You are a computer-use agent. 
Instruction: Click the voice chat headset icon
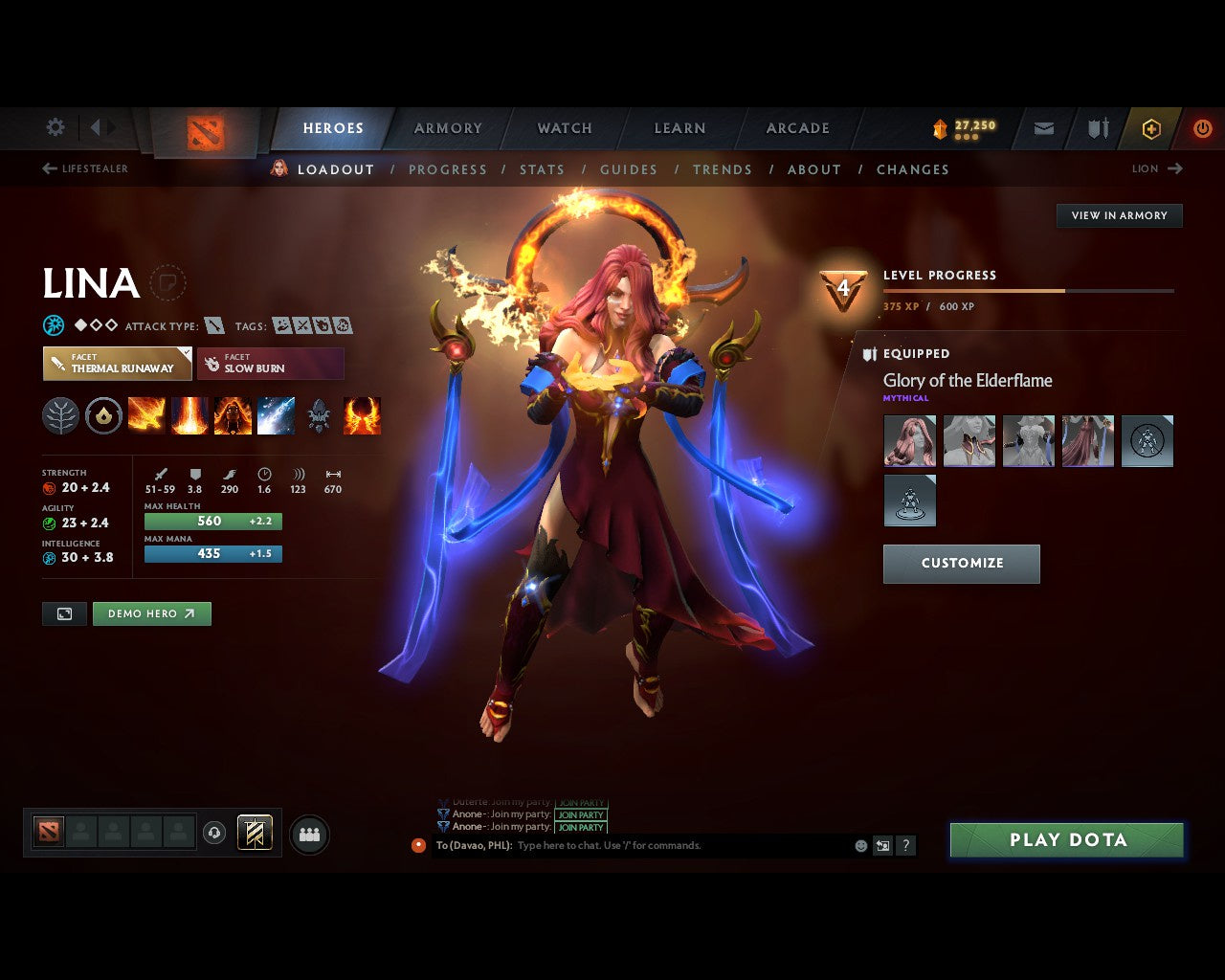(212, 833)
